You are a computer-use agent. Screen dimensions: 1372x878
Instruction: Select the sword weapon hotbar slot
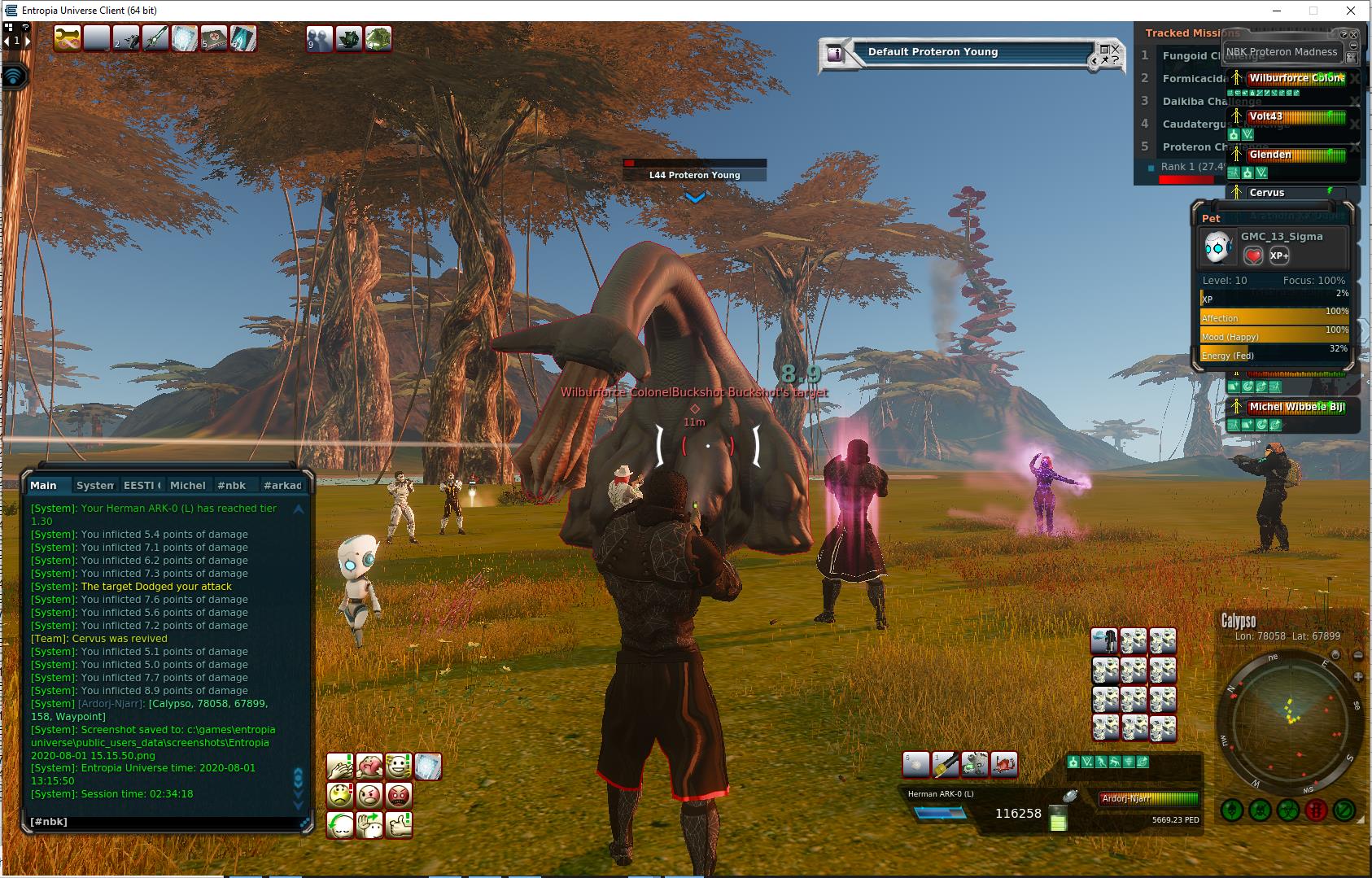(x=155, y=38)
